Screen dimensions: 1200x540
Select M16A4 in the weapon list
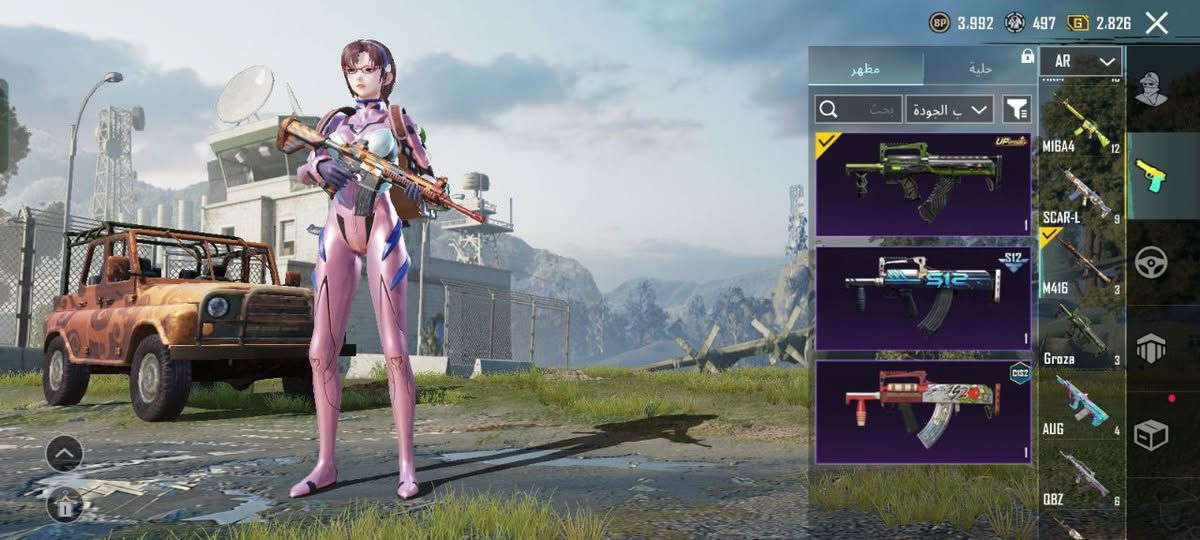point(1082,125)
